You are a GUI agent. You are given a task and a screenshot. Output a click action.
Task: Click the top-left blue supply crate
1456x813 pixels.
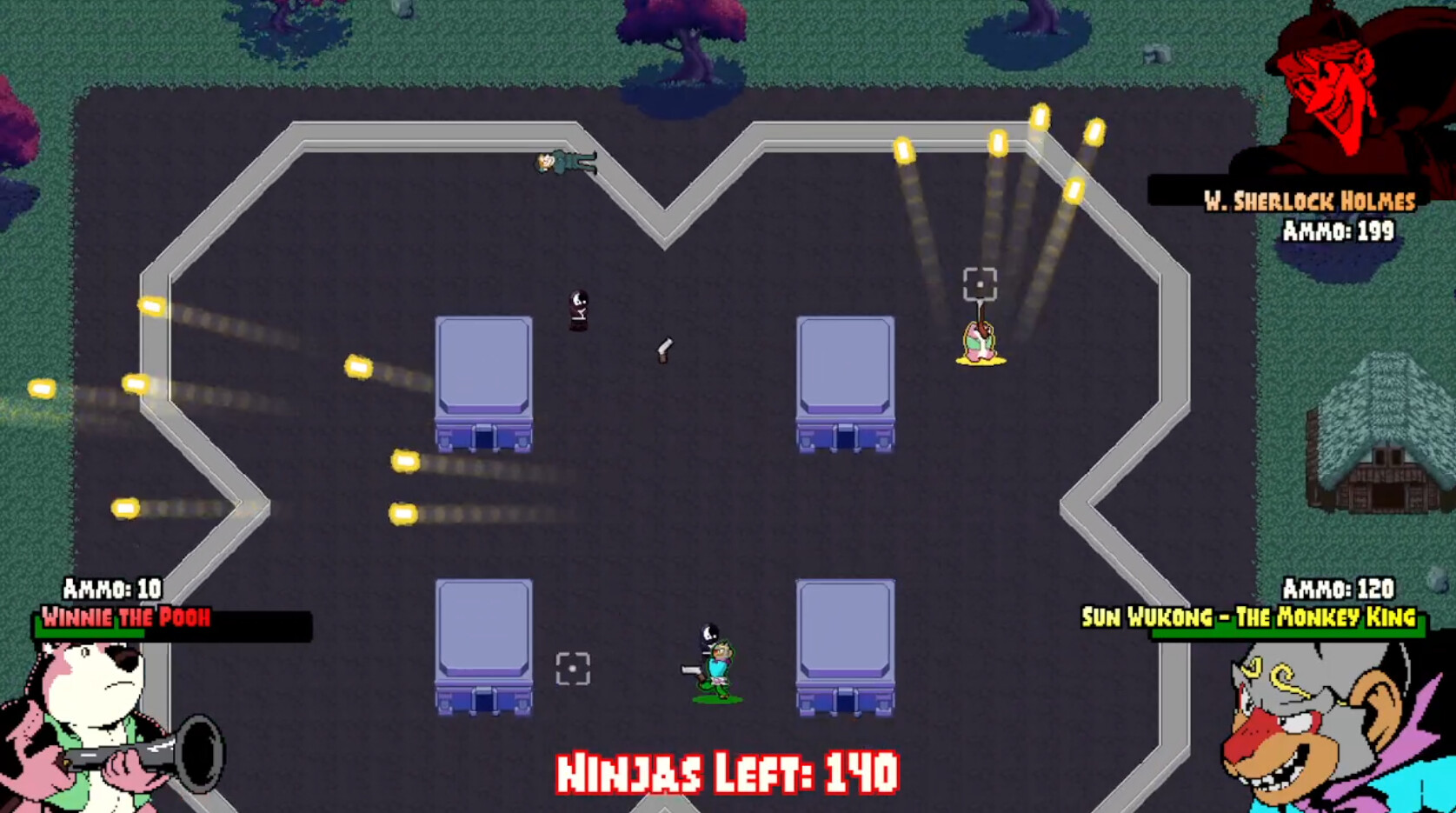[483, 383]
